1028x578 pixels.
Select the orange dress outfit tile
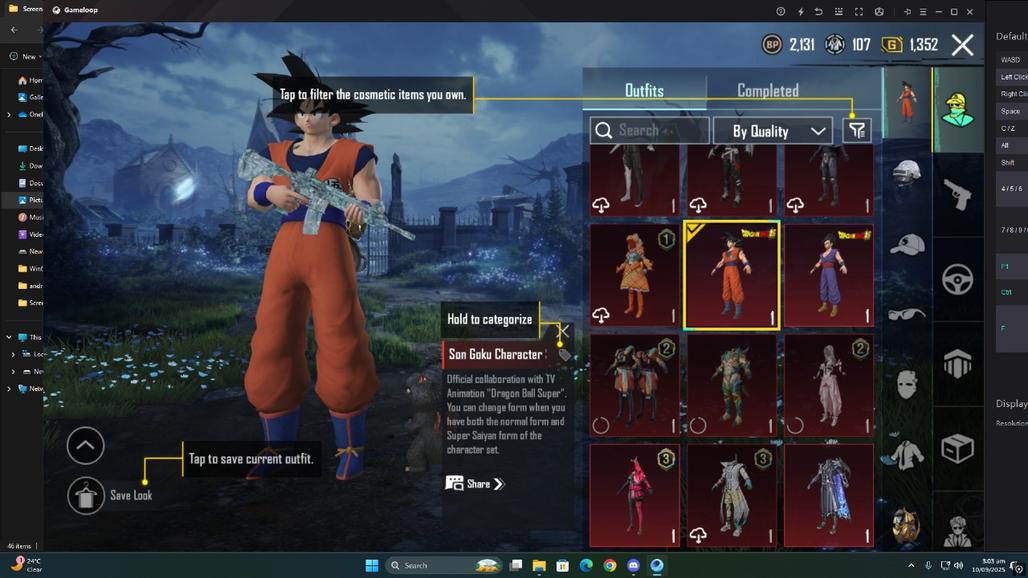[634, 275]
